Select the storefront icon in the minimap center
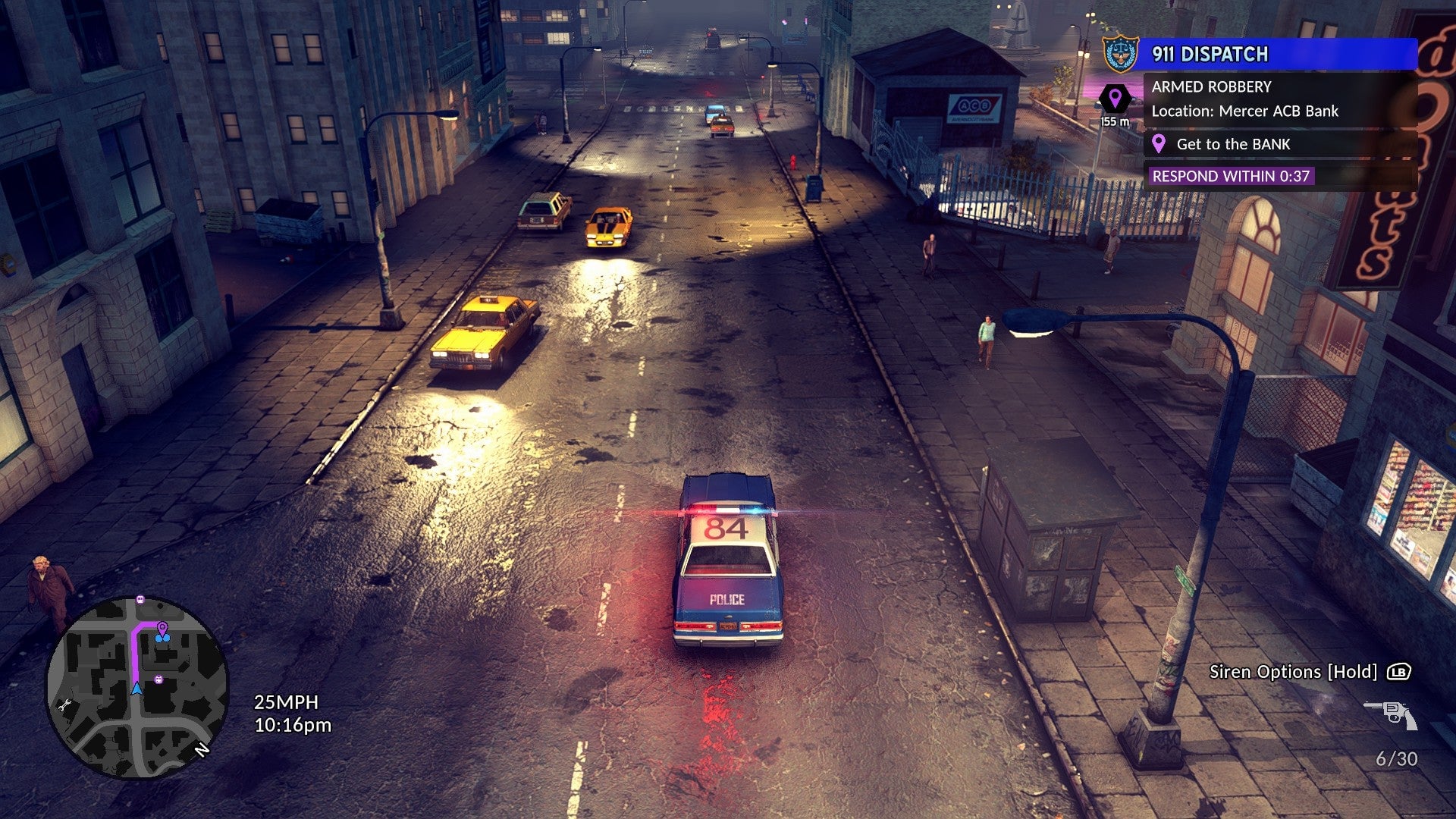Image resolution: width=1456 pixels, height=819 pixels. (158, 679)
